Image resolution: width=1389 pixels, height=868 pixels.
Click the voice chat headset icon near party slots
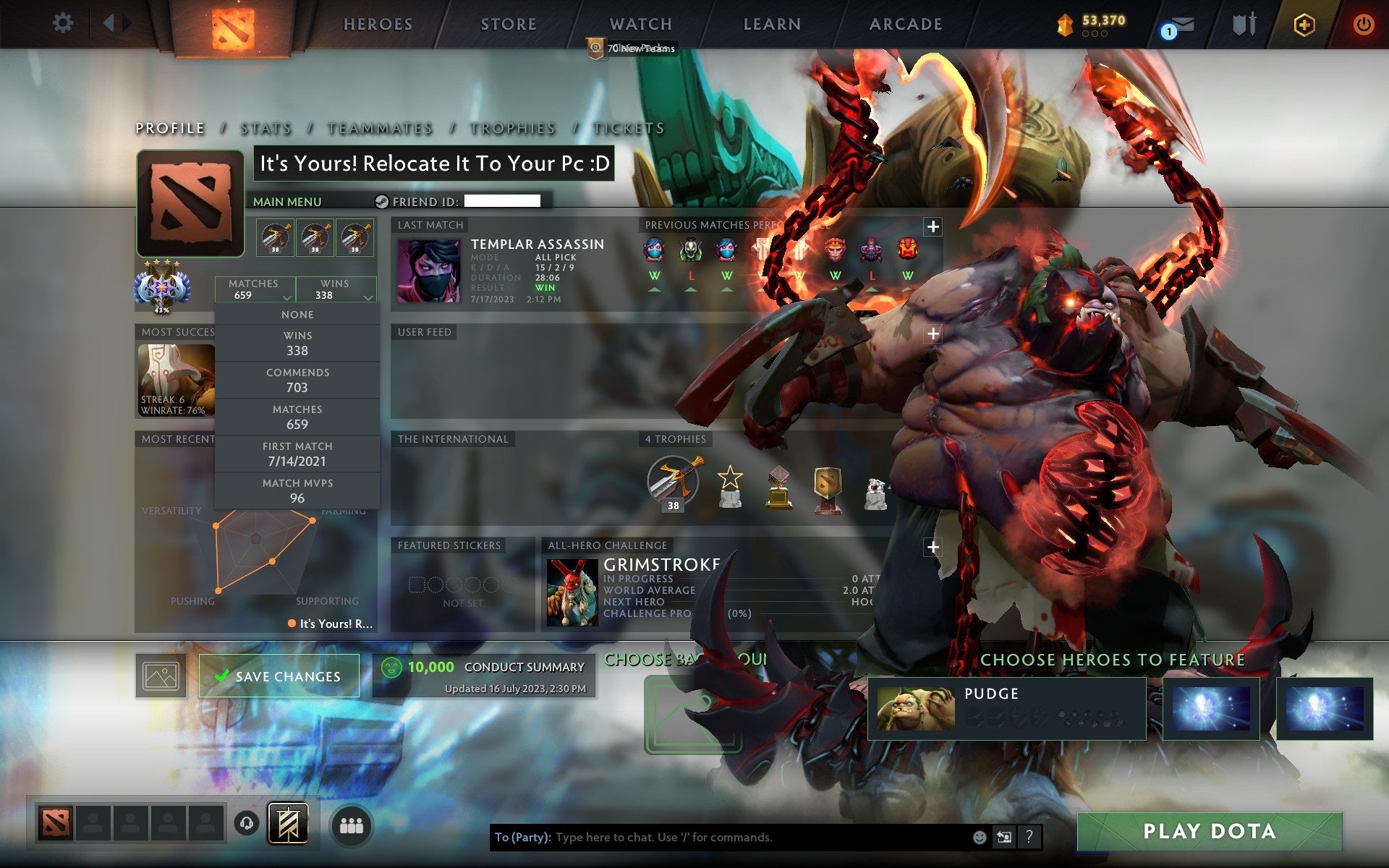246,823
